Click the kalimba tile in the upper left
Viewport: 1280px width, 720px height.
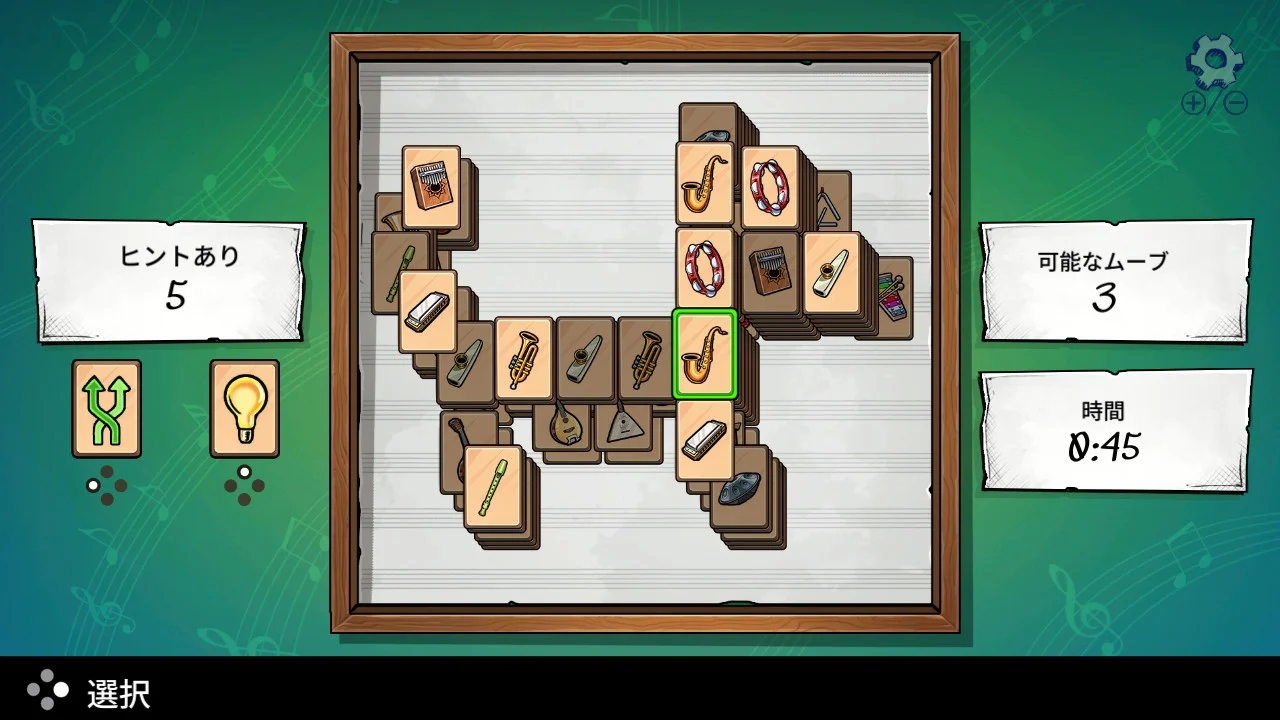tap(430, 185)
